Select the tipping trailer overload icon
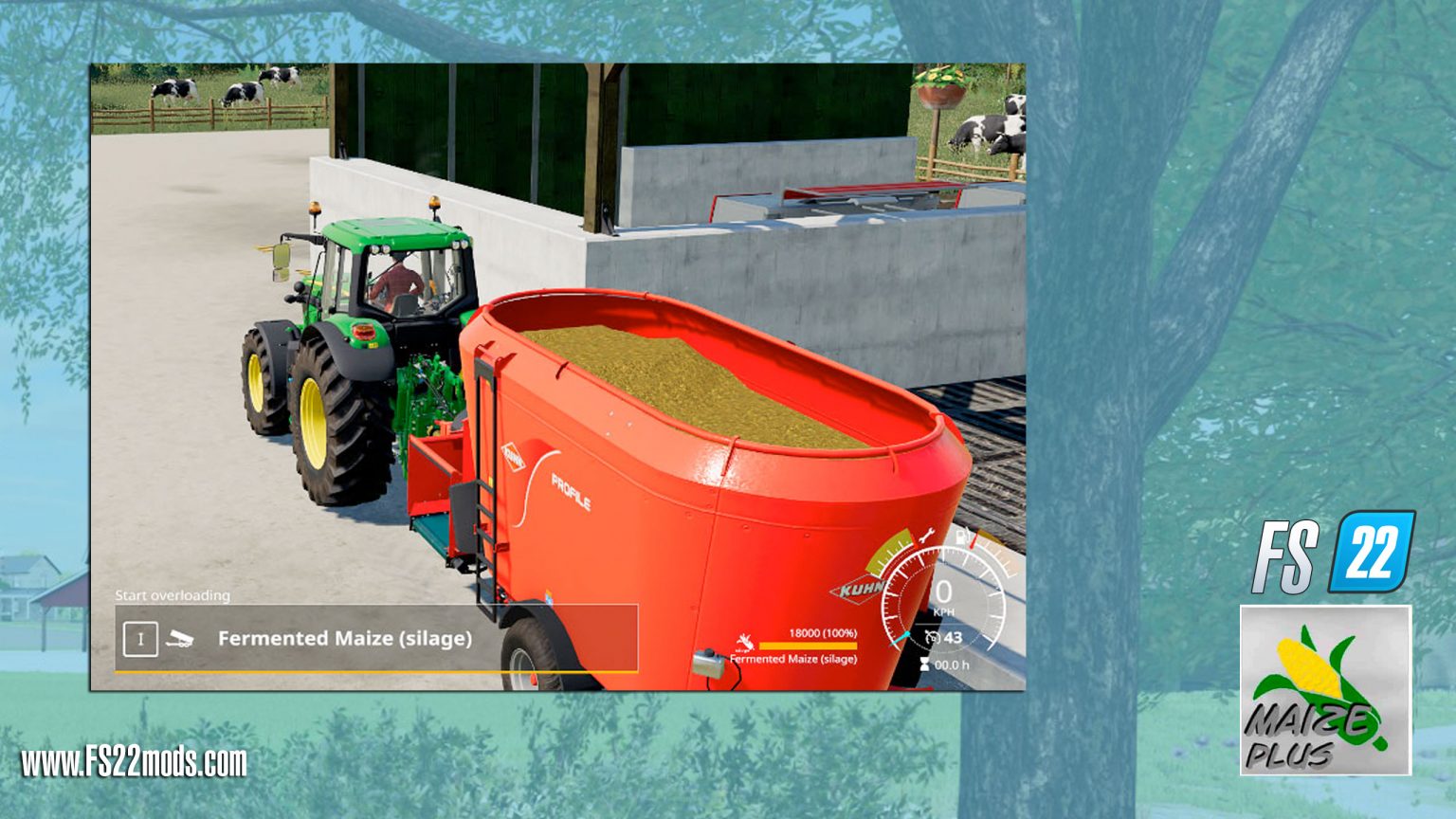Viewport: 1456px width, 819px height. coord(179,640)
